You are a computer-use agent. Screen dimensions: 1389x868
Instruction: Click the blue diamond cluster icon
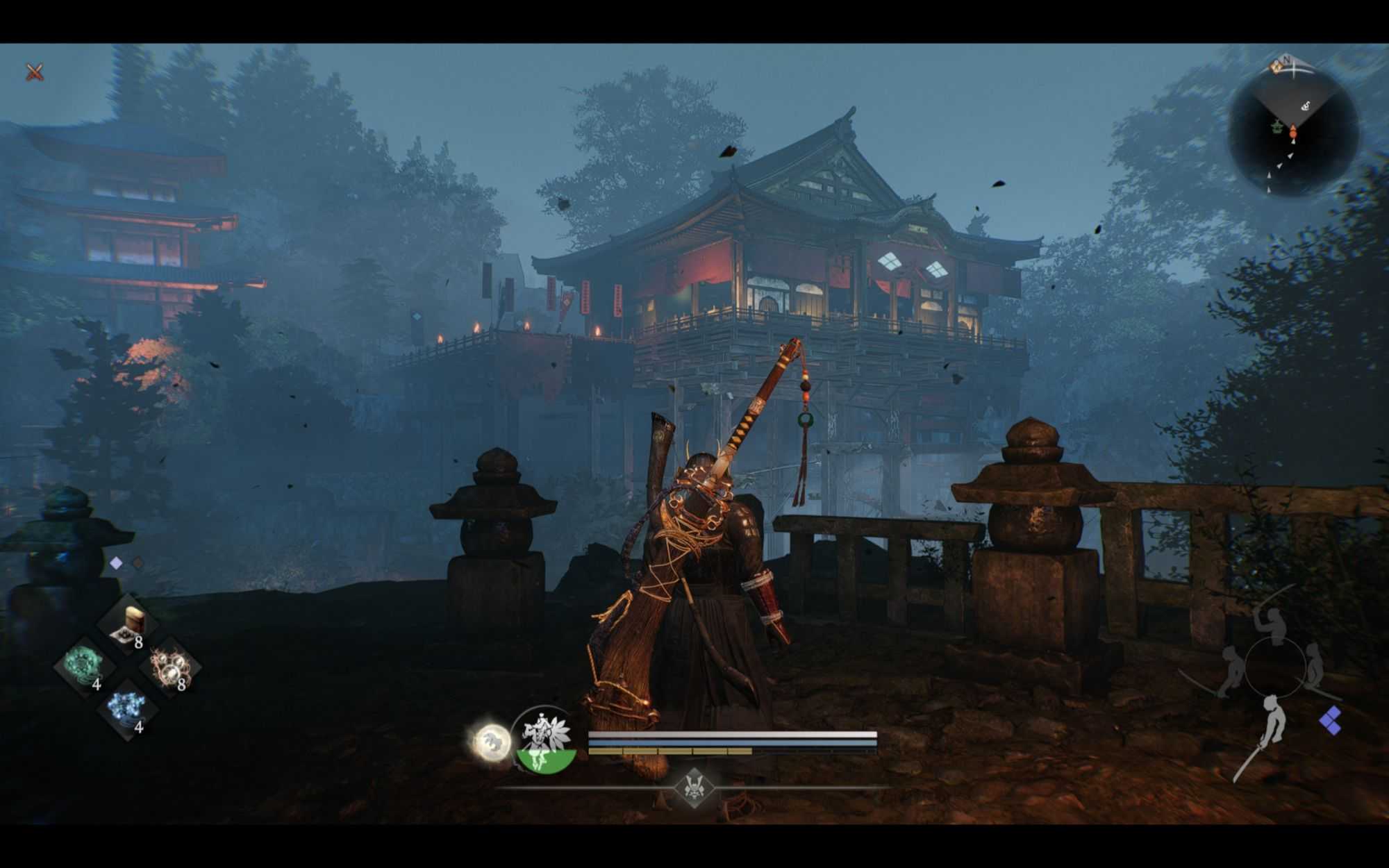pyautogui.click(x=1330, y=721)
